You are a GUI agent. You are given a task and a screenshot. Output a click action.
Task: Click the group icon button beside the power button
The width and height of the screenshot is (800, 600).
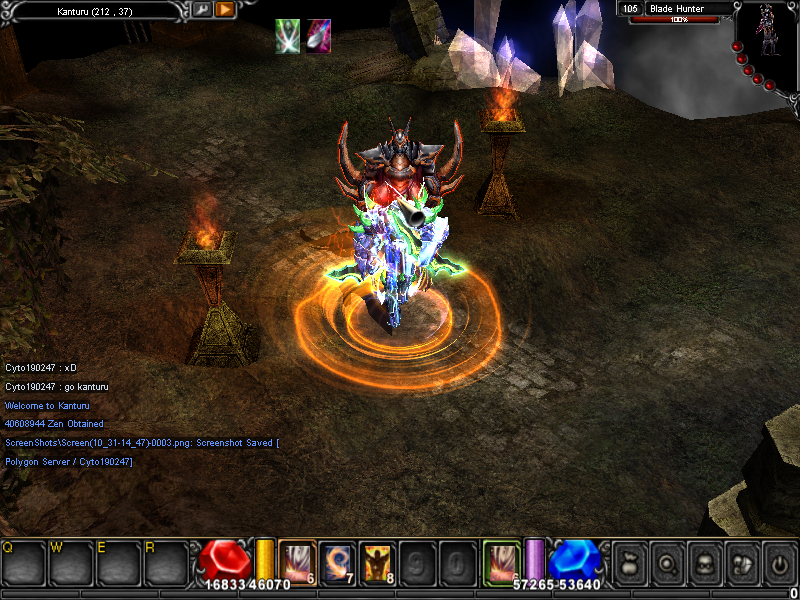pos(742,563)
